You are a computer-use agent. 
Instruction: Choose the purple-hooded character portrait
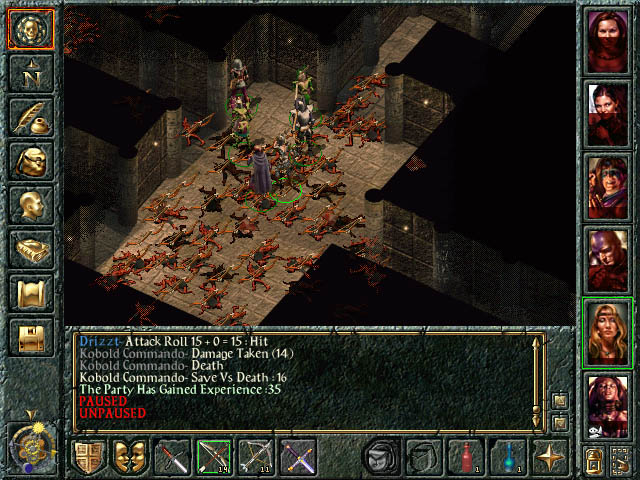pos(608,260)
